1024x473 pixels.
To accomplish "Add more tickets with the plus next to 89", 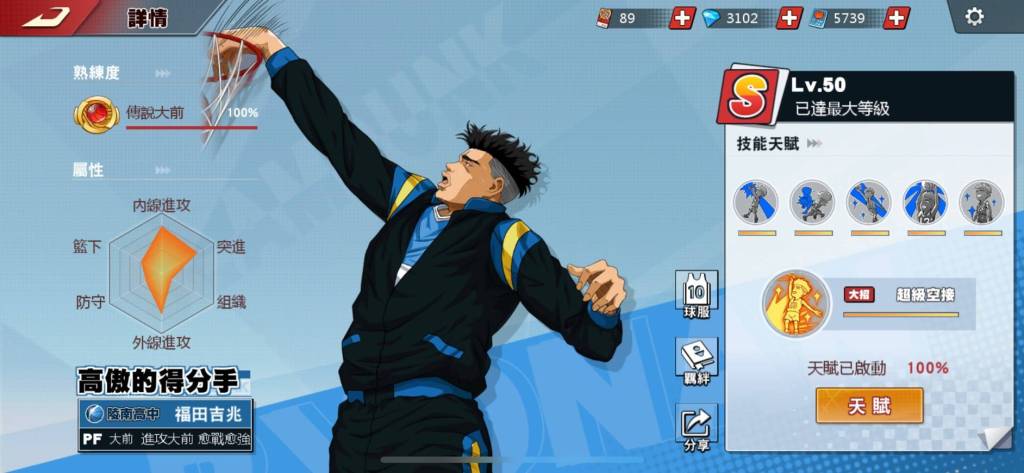I will pos(683,18).
